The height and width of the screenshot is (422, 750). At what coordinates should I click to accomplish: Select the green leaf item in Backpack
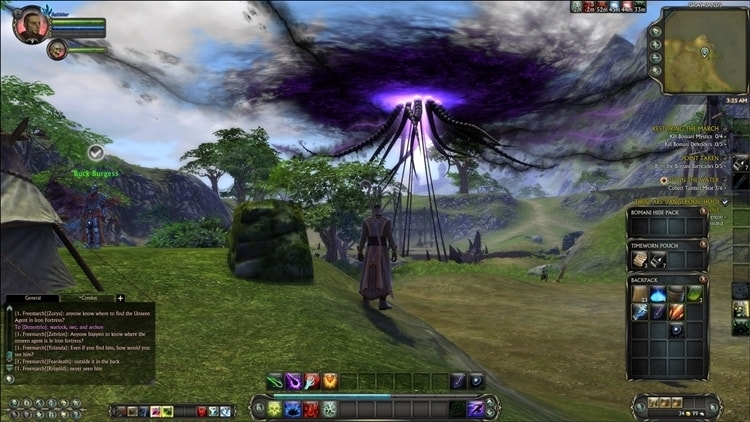point(694,294)
